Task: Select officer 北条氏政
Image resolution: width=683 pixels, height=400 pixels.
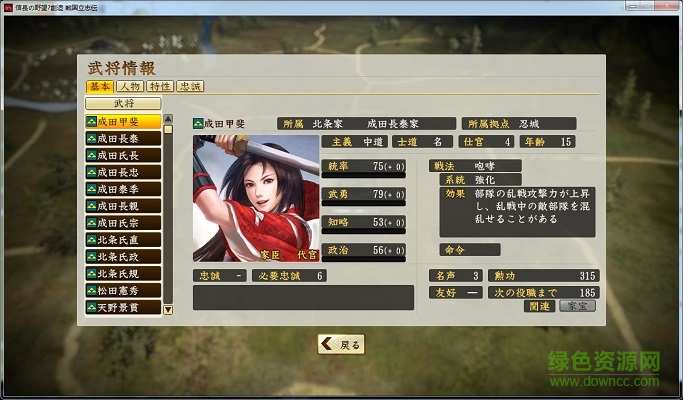Action: [x=123, y=257]
